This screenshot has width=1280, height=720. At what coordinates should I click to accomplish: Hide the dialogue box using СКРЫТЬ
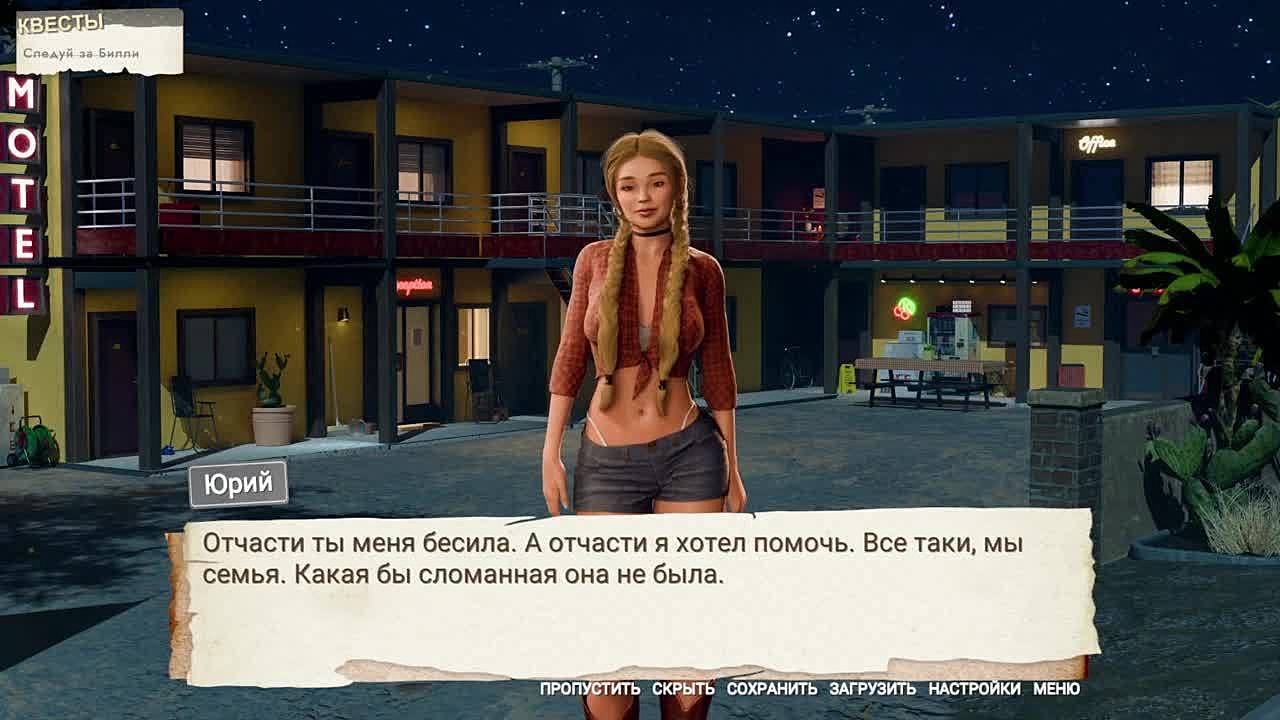(683, 689)
